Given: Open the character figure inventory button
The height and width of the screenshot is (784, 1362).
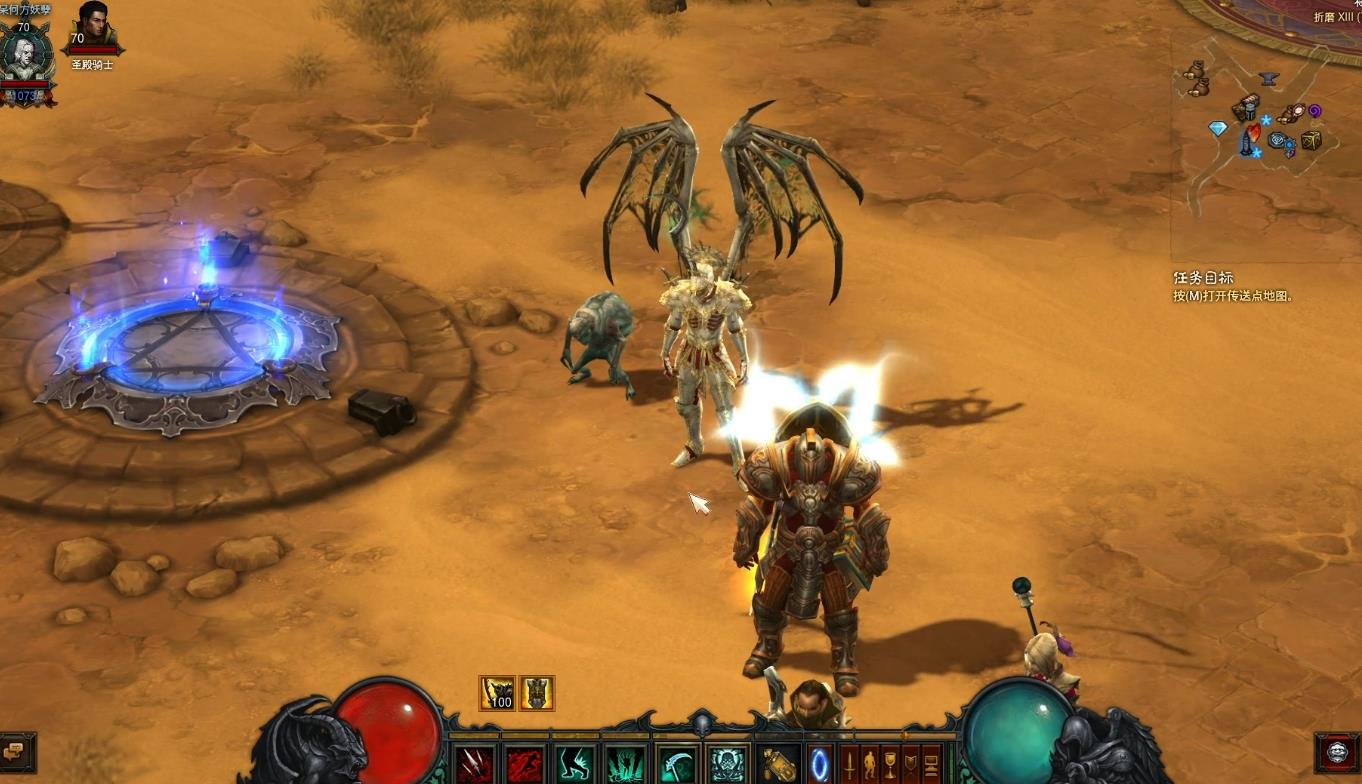Looking at the screenshot, I should pos(870,765).
